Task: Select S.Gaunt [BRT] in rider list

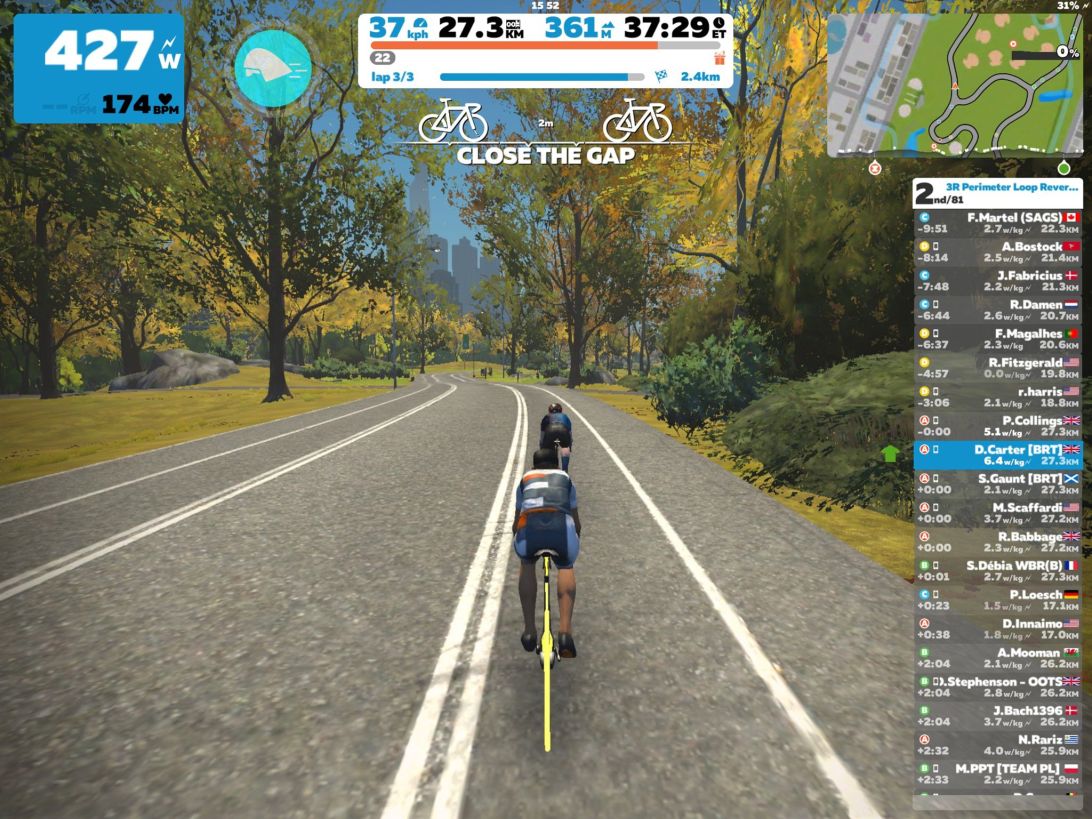Action: pos(997,484)
